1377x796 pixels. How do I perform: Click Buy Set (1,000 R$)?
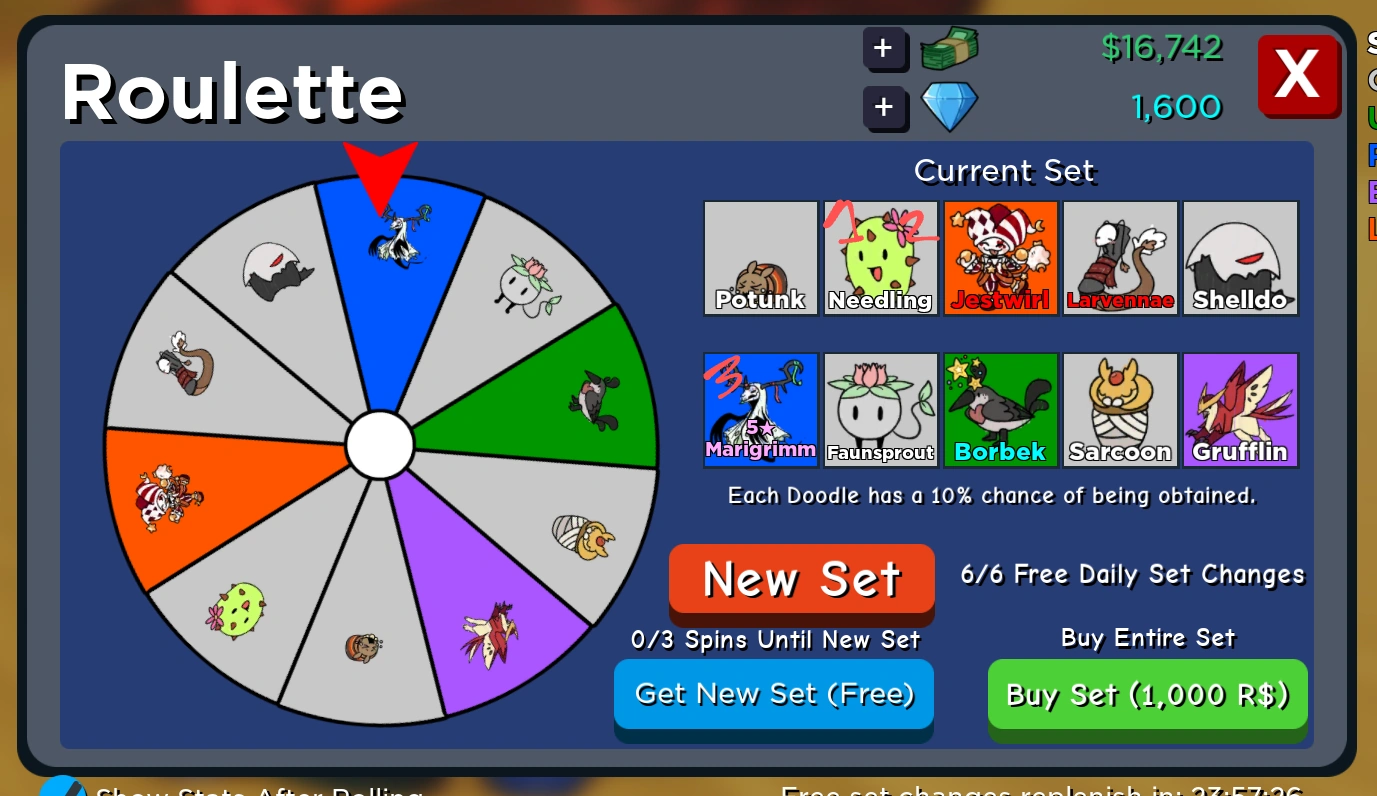point(1146,694)
